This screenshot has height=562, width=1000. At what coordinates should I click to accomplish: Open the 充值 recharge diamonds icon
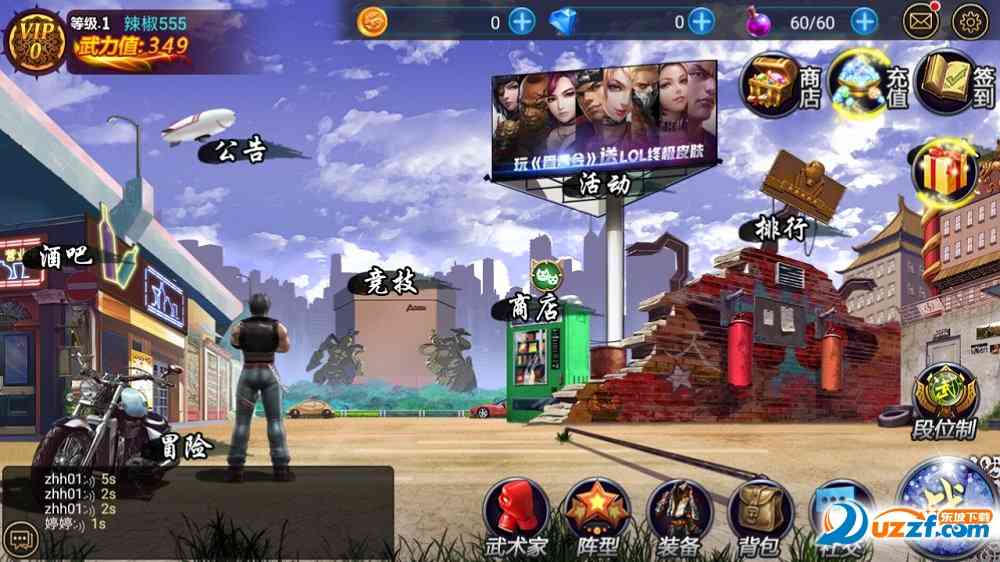point(860,84)
